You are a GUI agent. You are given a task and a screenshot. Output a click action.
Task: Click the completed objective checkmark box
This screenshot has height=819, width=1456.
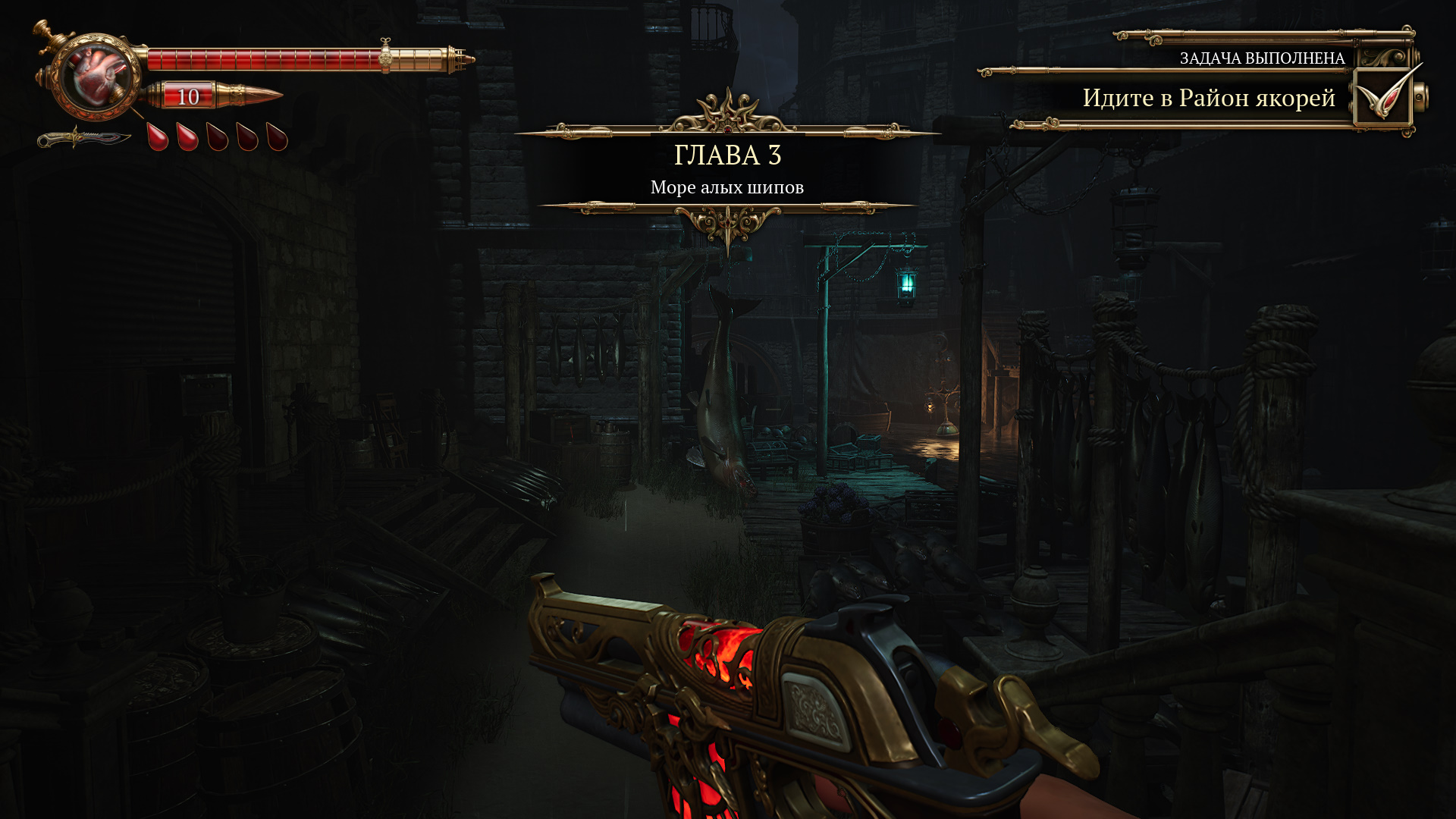tap(1382, 97)
